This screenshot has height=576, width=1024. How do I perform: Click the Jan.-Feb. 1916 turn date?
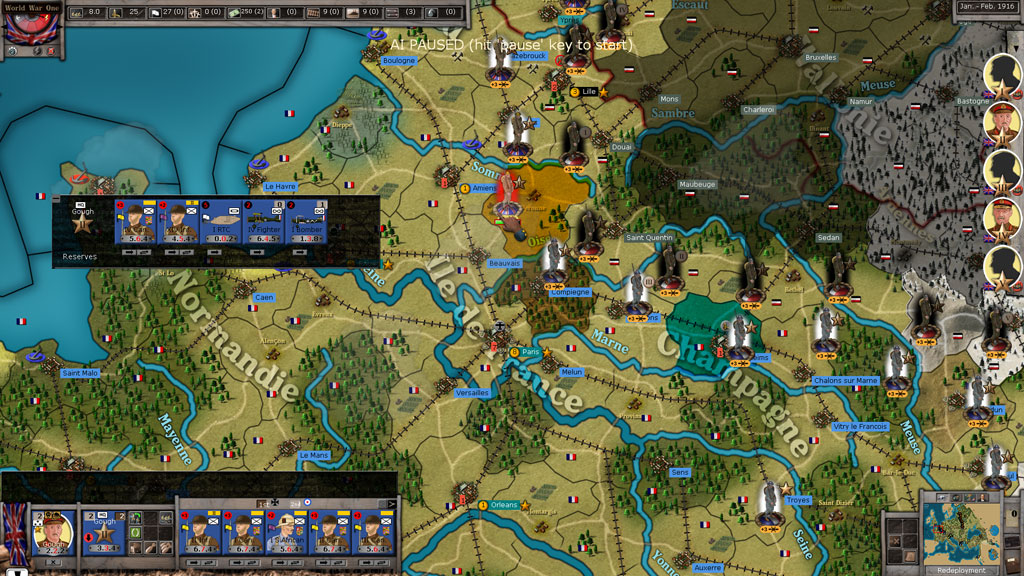point(988,7)
